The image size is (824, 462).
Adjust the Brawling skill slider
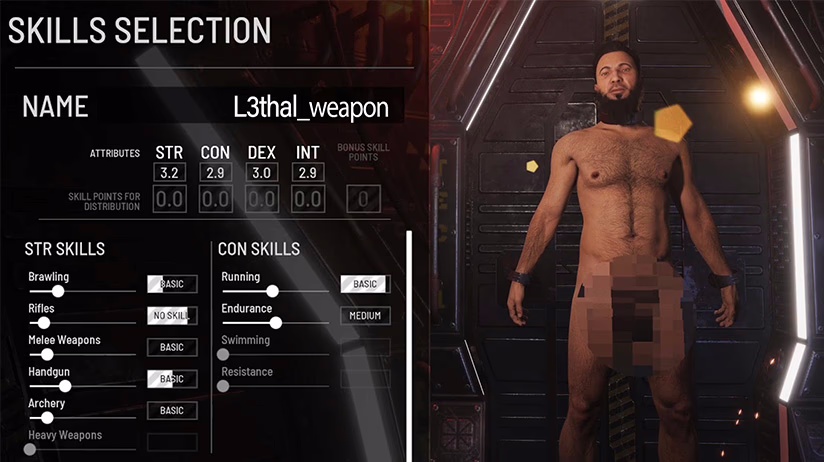[x=58, y=291]
